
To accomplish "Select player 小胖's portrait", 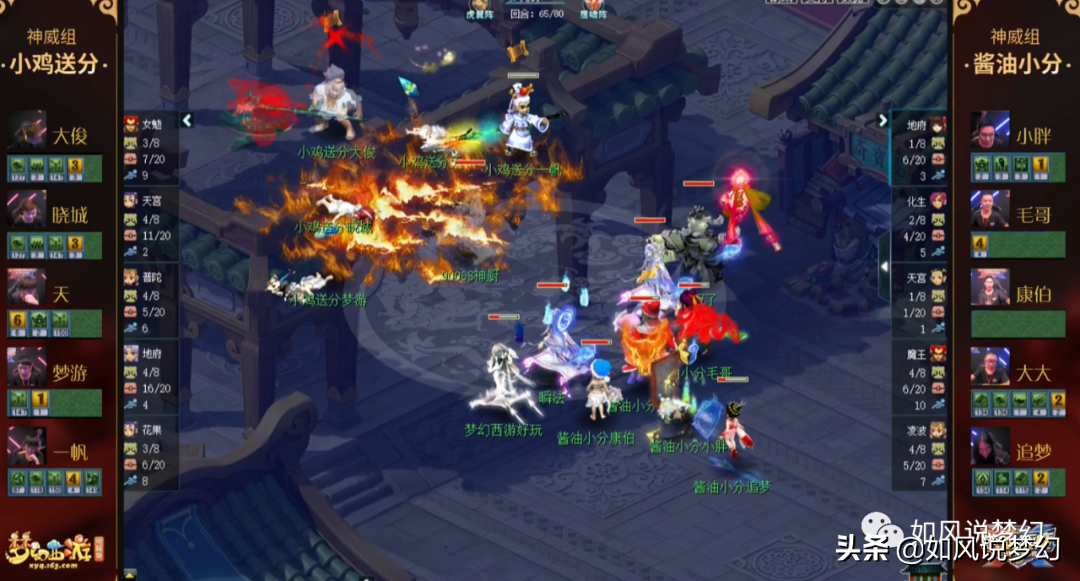I will [x=989, y=131].
